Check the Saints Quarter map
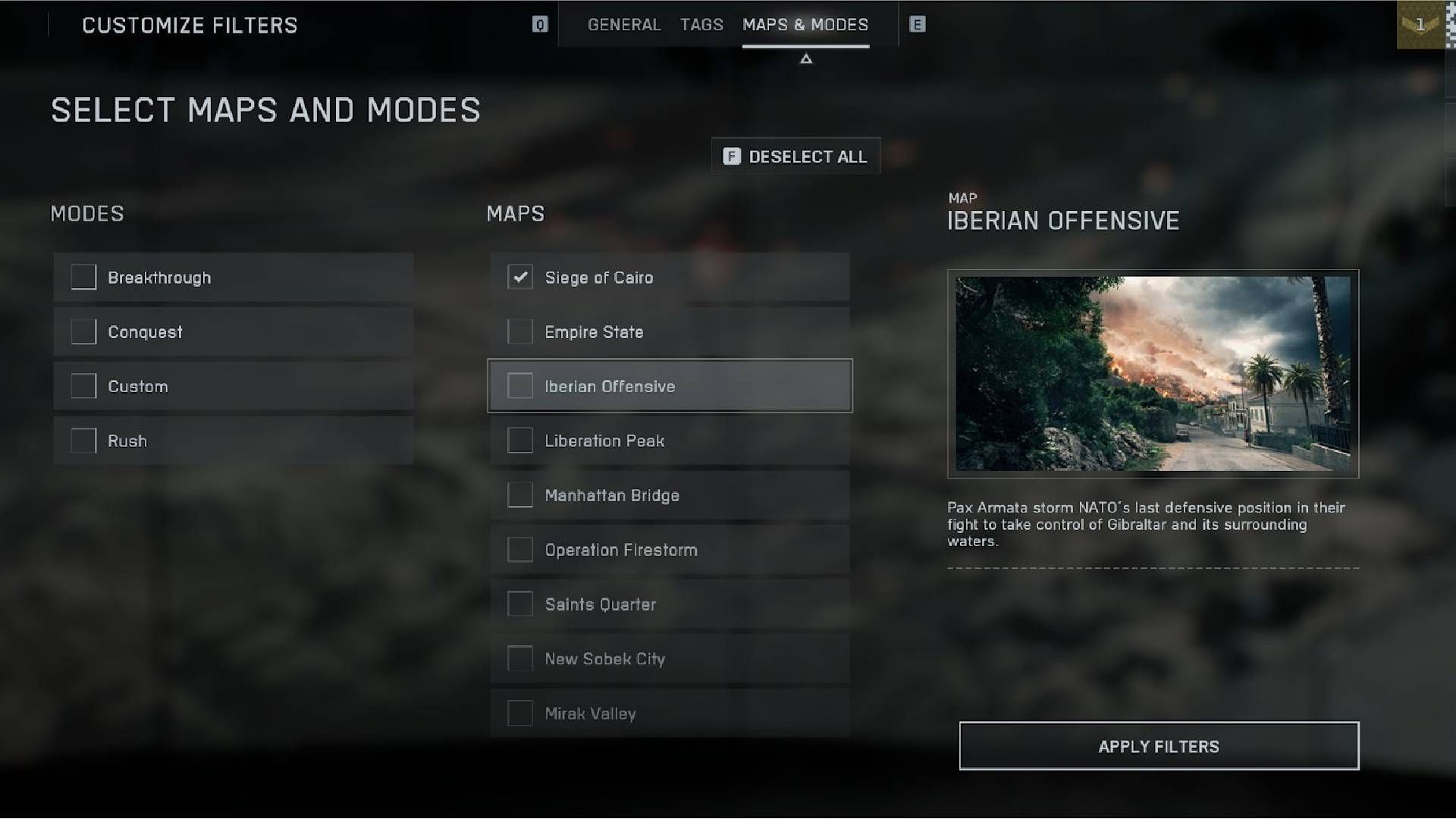 click(x=520, y=605)
